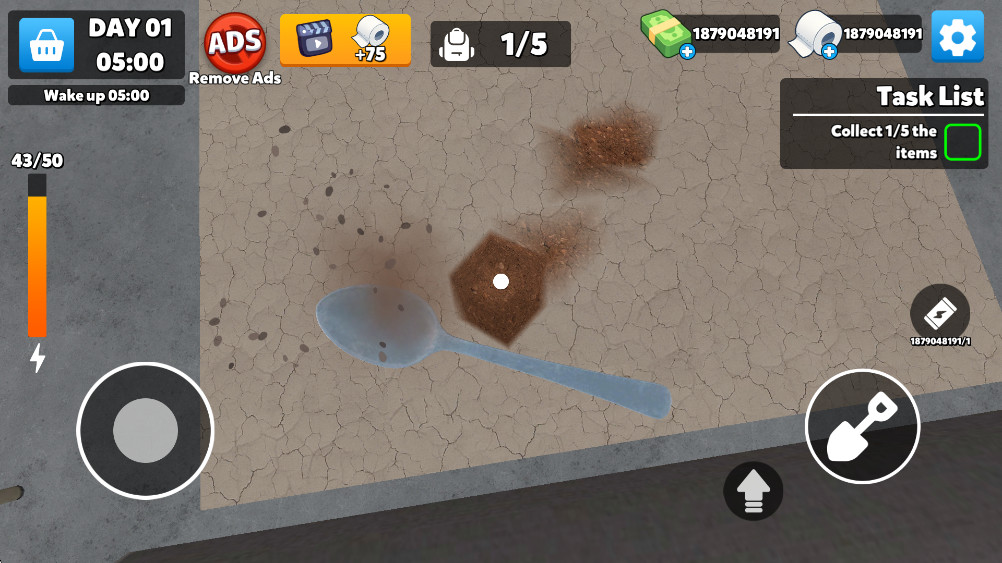
Task: Tap the jump arrow button
Action: (x=753, y=490)
